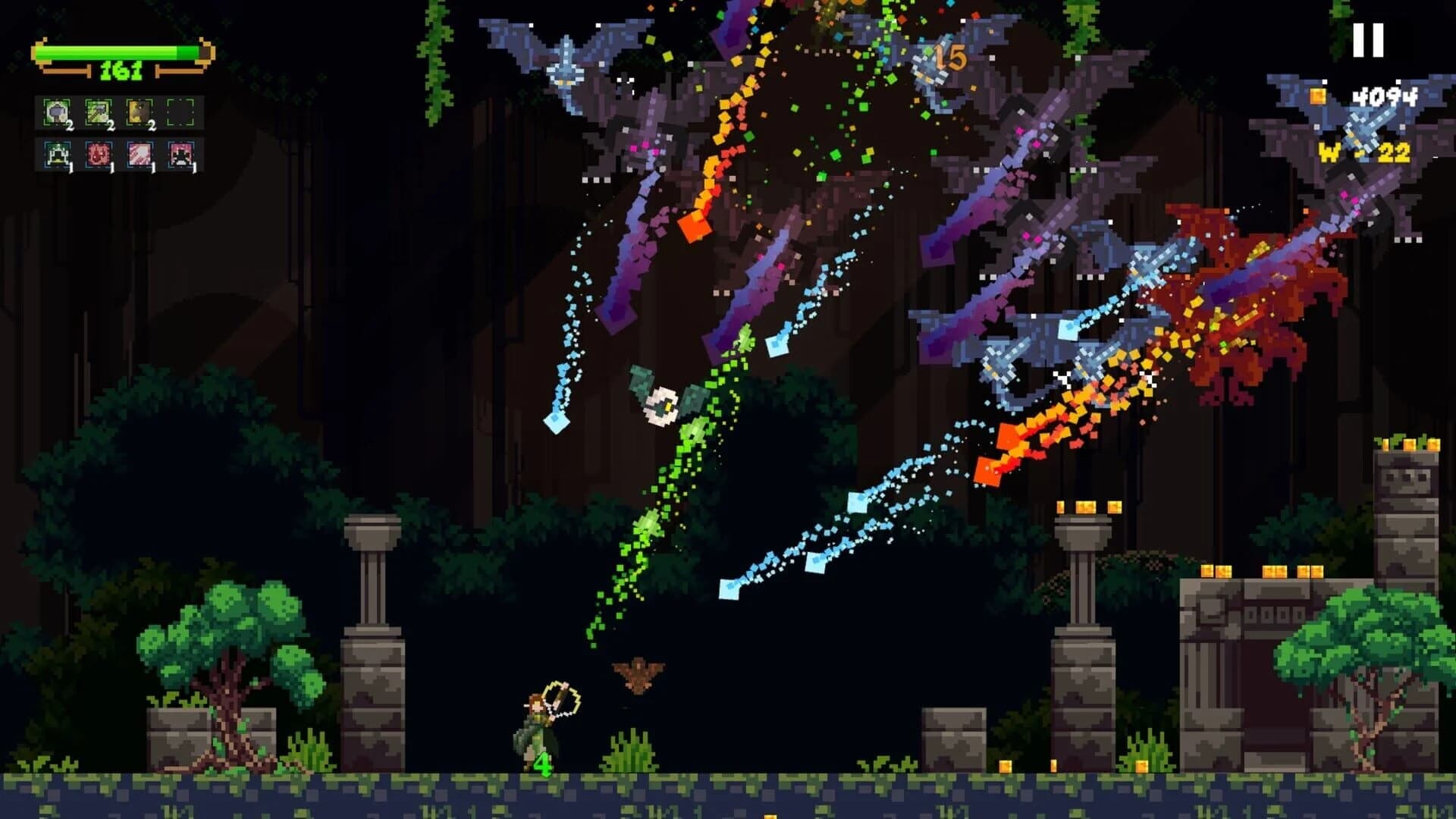Click the number 161 under the health bar
Image resolution: width=1456 pixels, height=819 pixels.
(120, 71)
